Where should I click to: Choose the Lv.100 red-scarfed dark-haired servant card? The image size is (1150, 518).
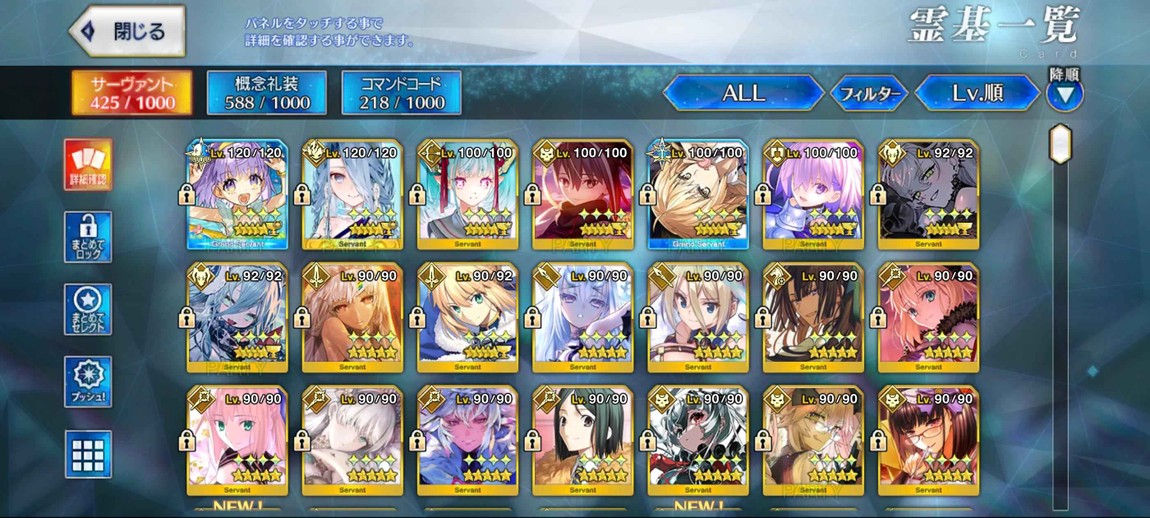(582, 195)
